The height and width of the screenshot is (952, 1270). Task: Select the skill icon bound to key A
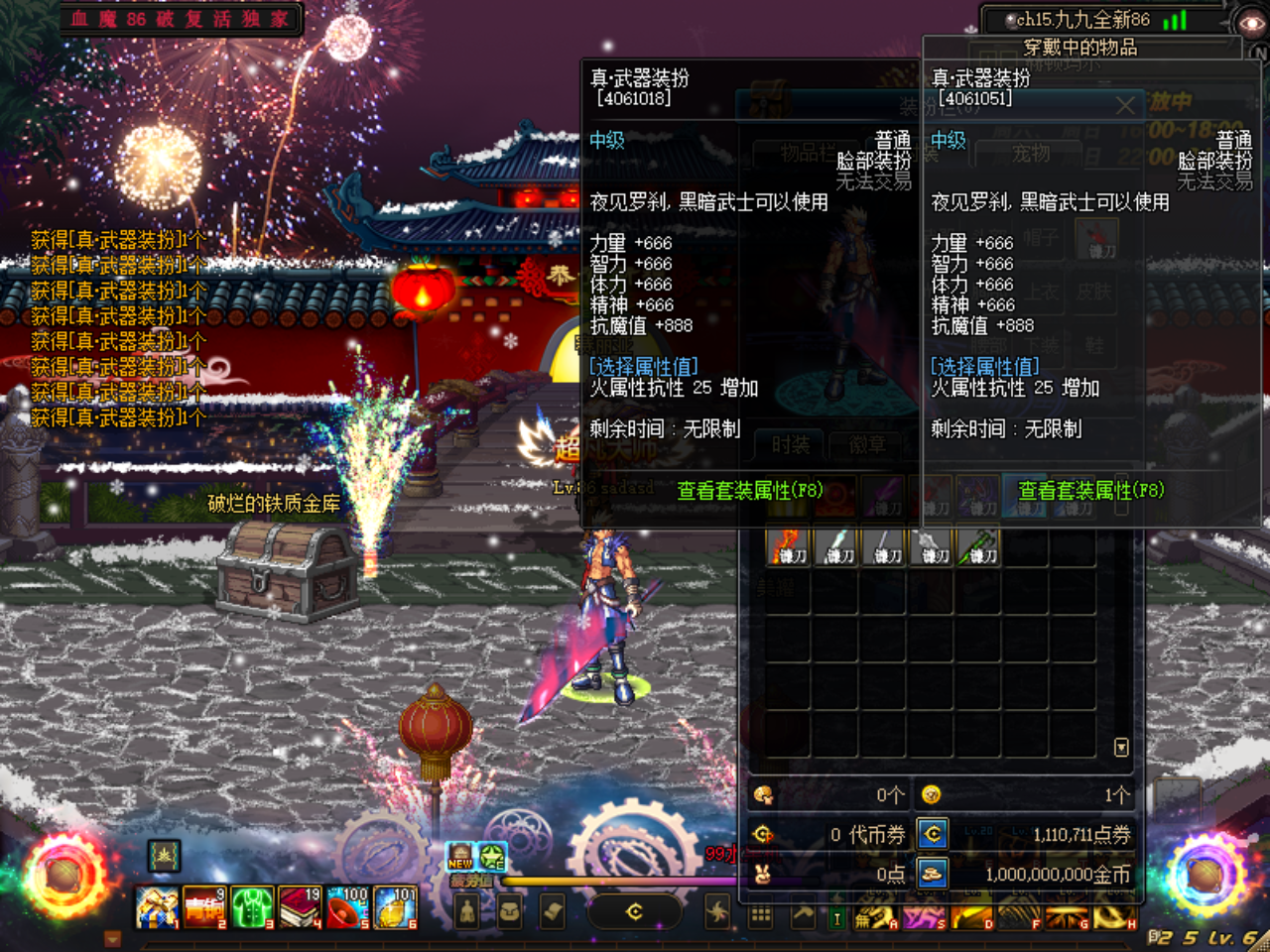(876, 916)
